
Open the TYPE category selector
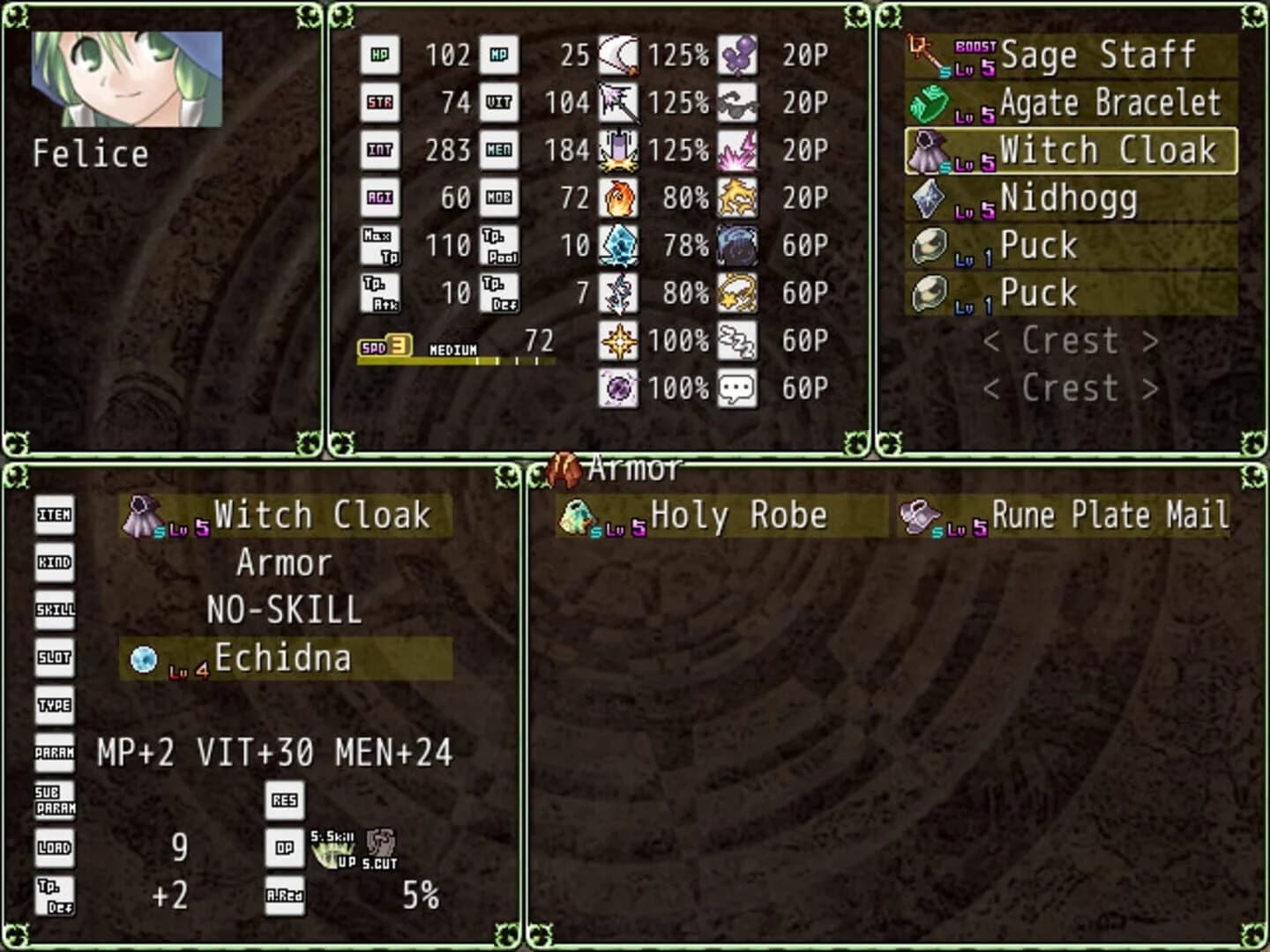(54, 705)
